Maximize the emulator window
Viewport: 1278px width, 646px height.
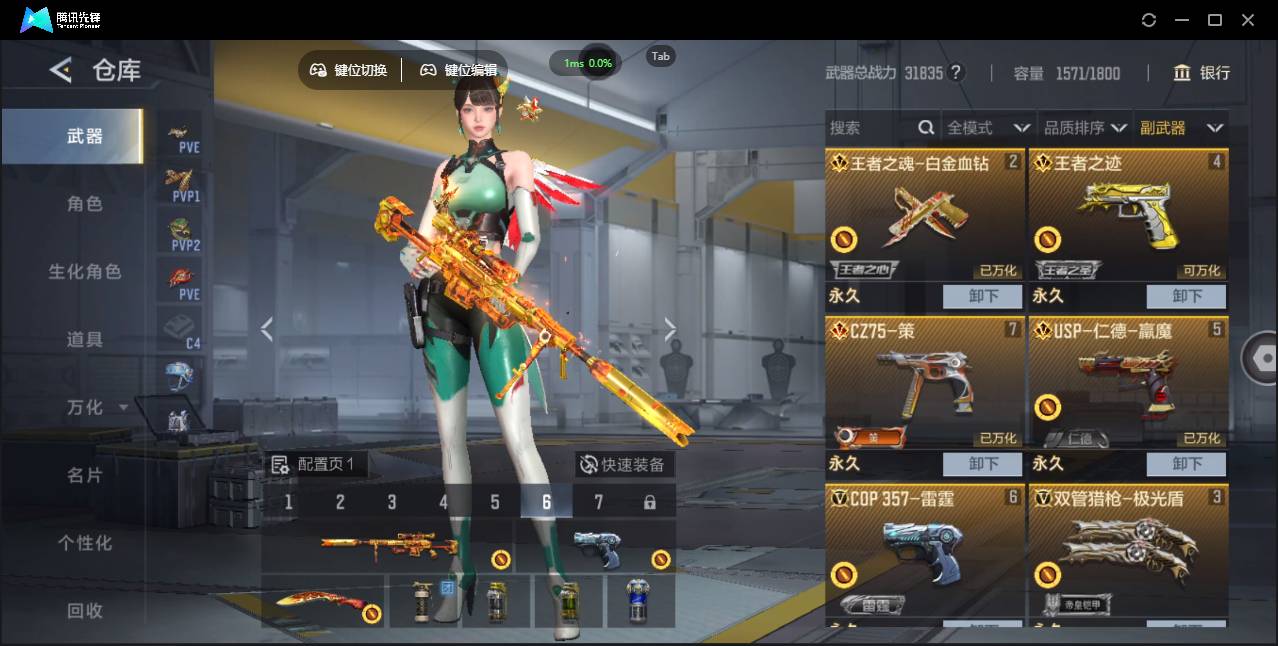1215,20
